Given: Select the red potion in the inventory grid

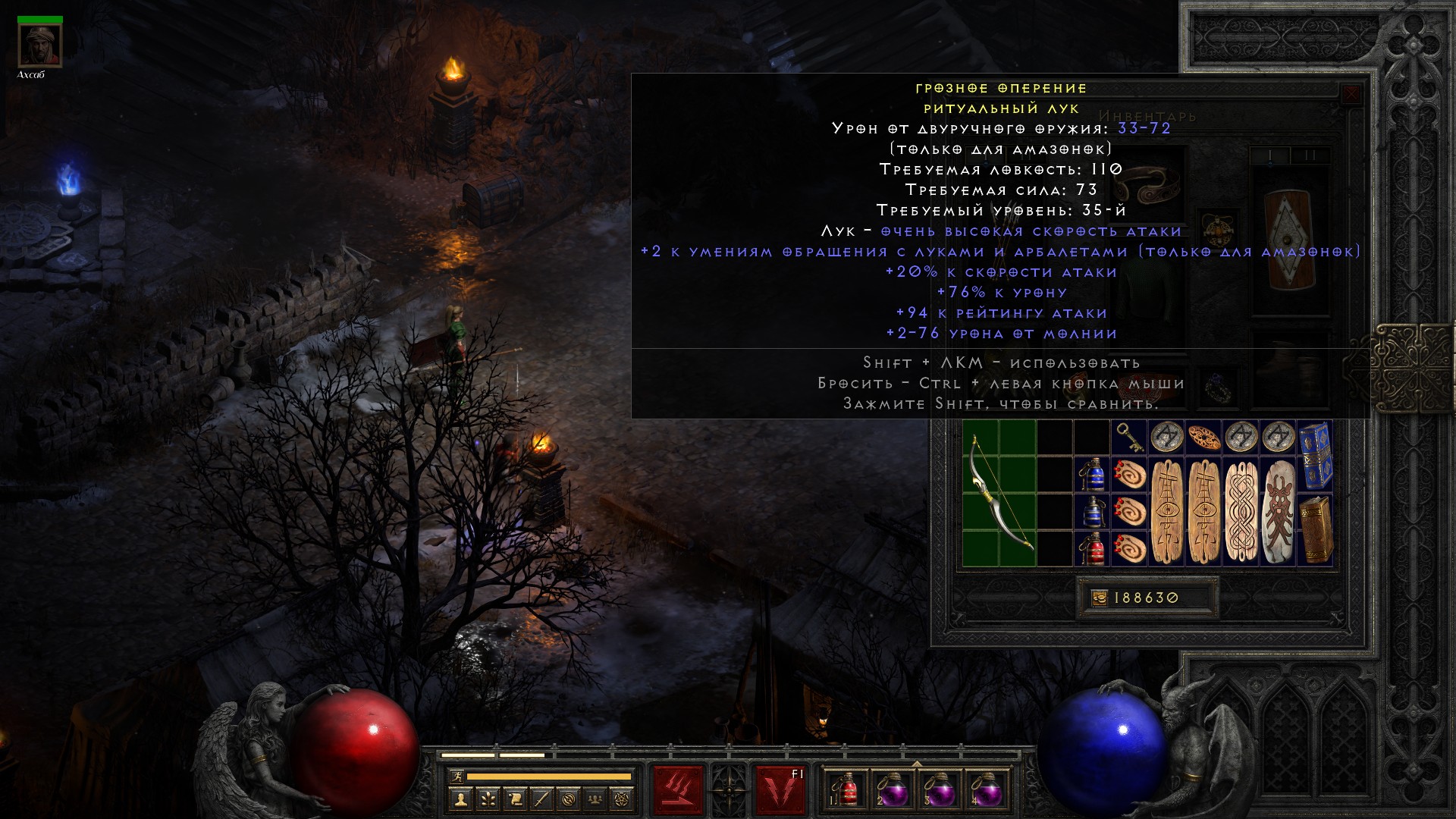Looking at the screenshot, I should (x=1092, y=548).
